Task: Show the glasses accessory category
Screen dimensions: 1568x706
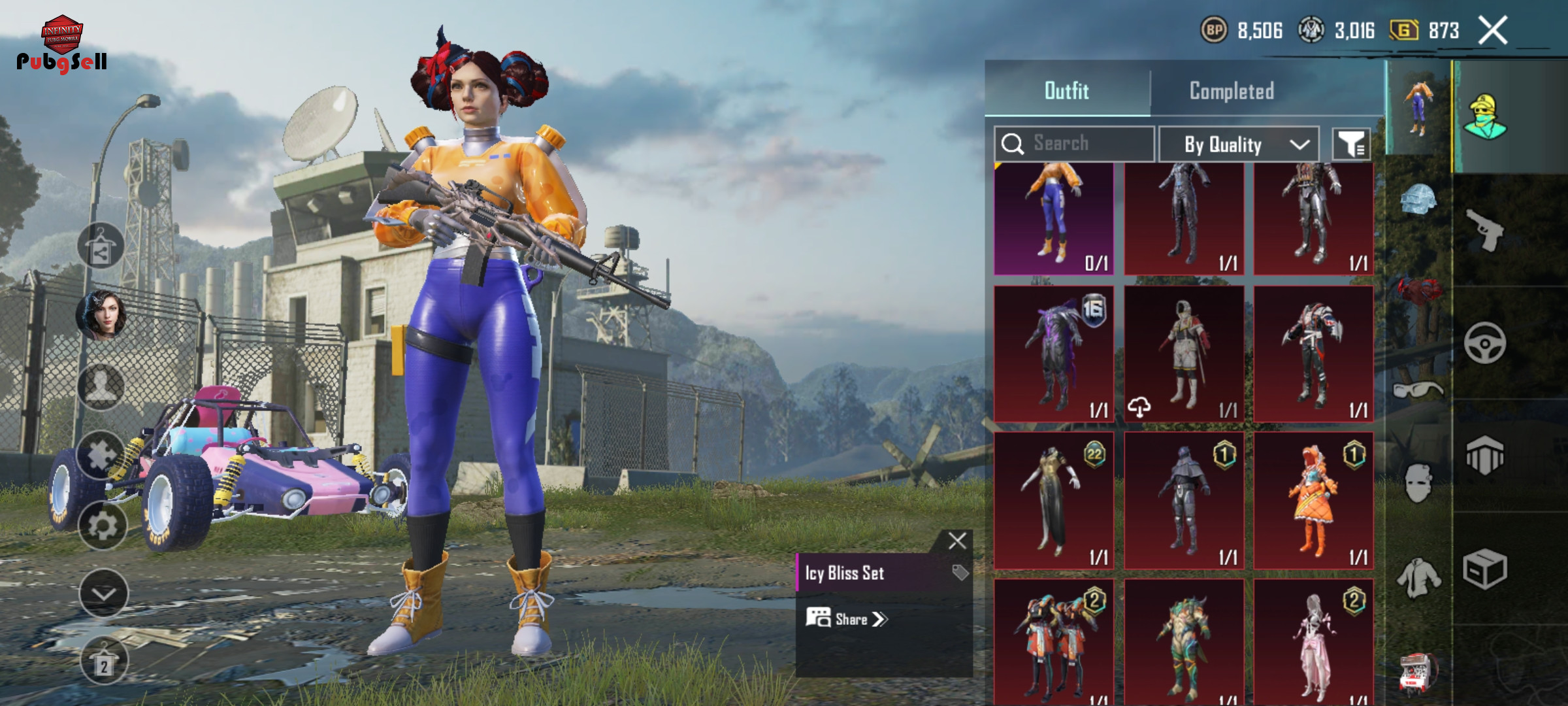Action: pyautogui.click(x=1416, y=390)
